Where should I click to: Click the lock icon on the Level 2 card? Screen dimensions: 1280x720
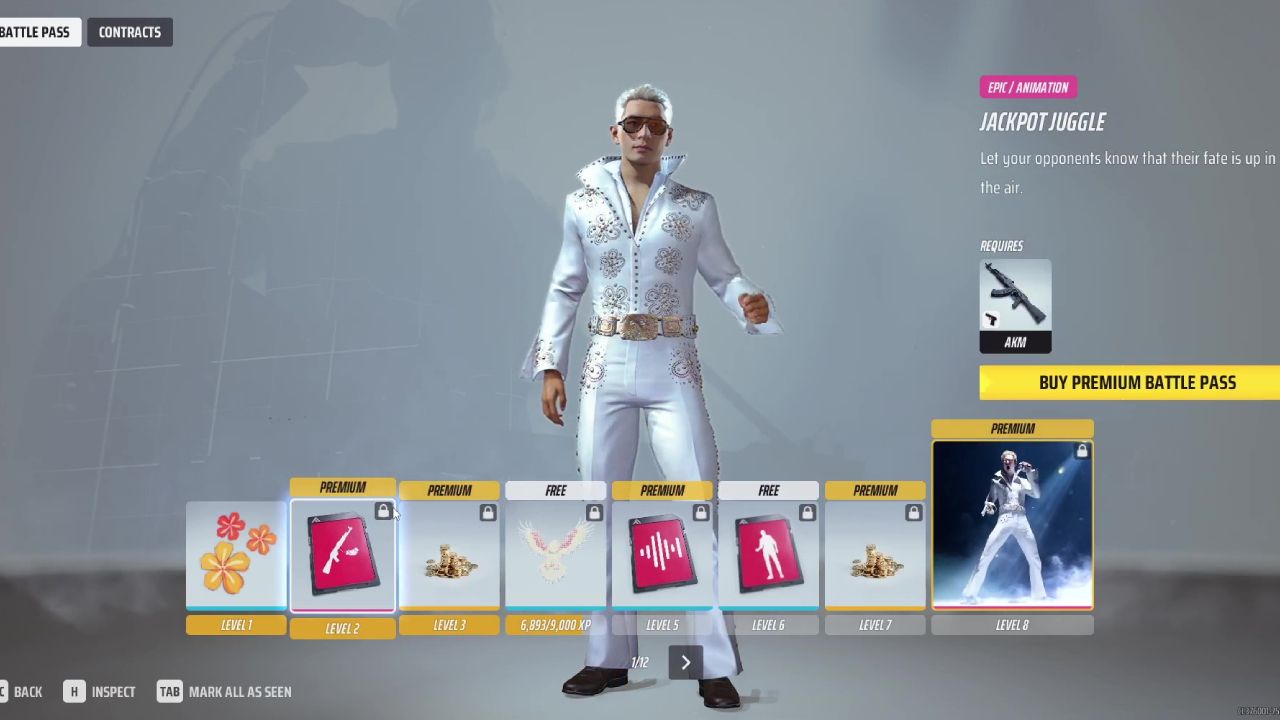[x=384, y=510]
